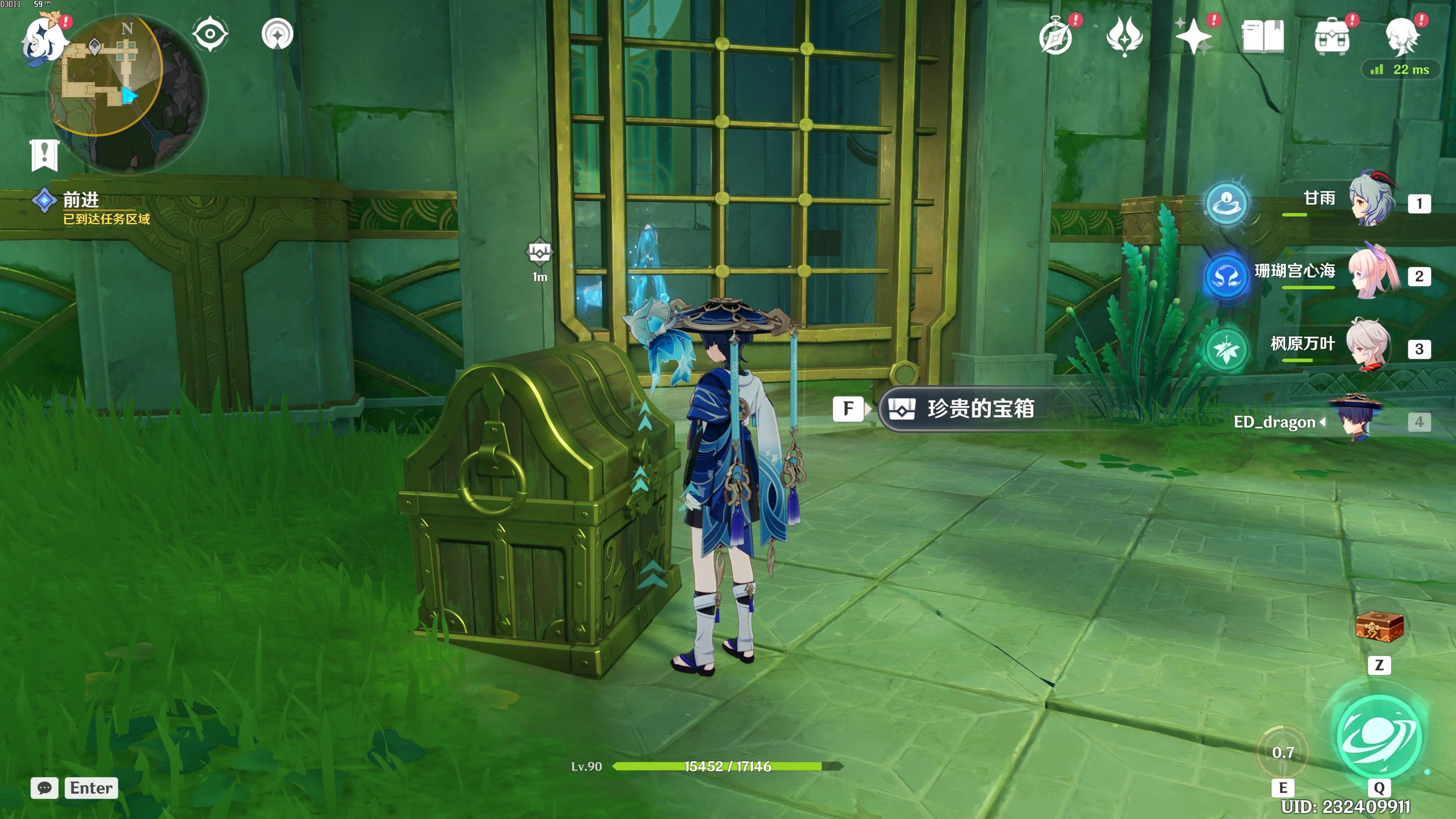Open the backpack inventory

(x=1332, y=36)
